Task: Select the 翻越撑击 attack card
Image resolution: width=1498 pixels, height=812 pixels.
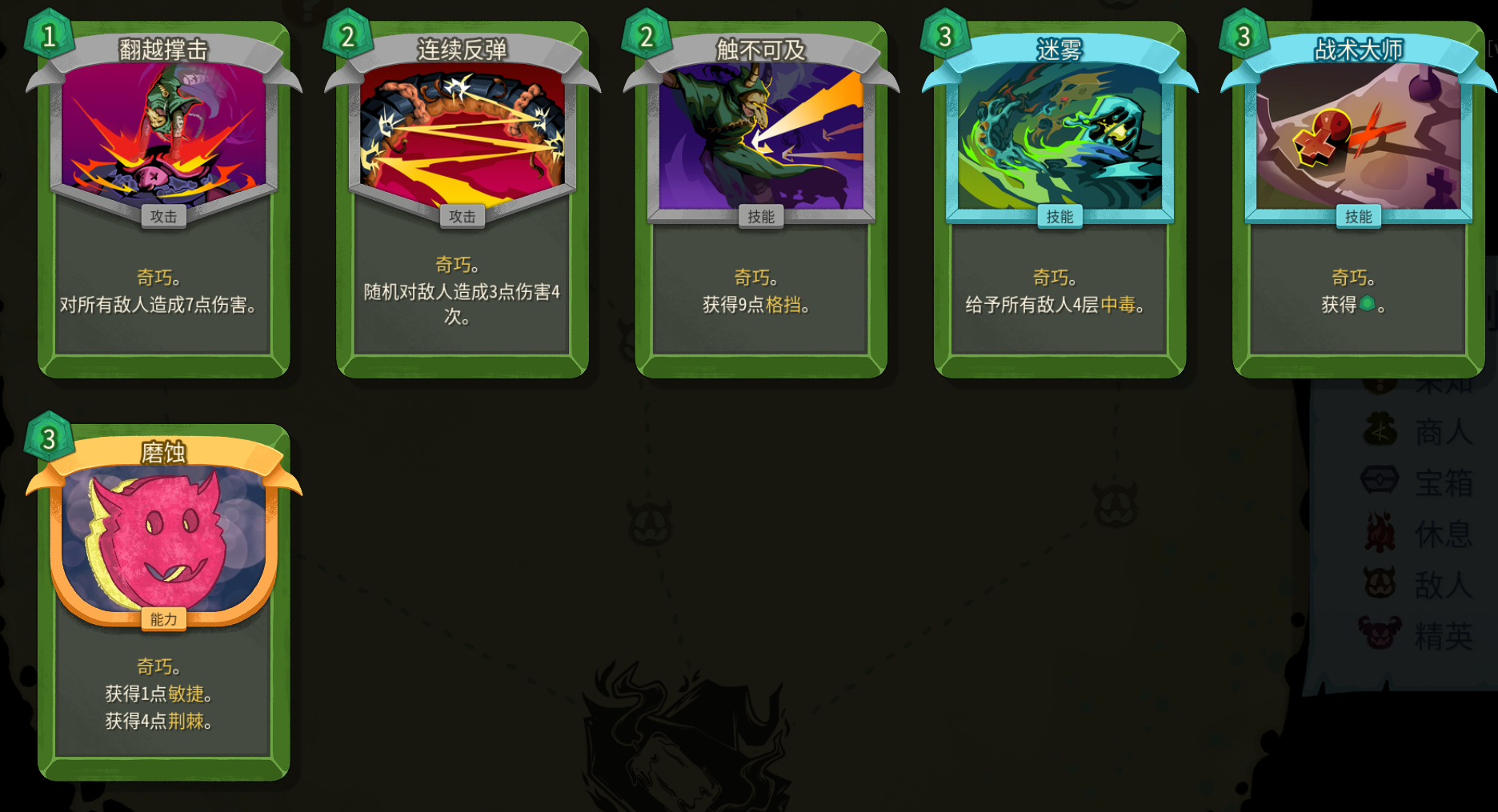Action: point(164,200)
